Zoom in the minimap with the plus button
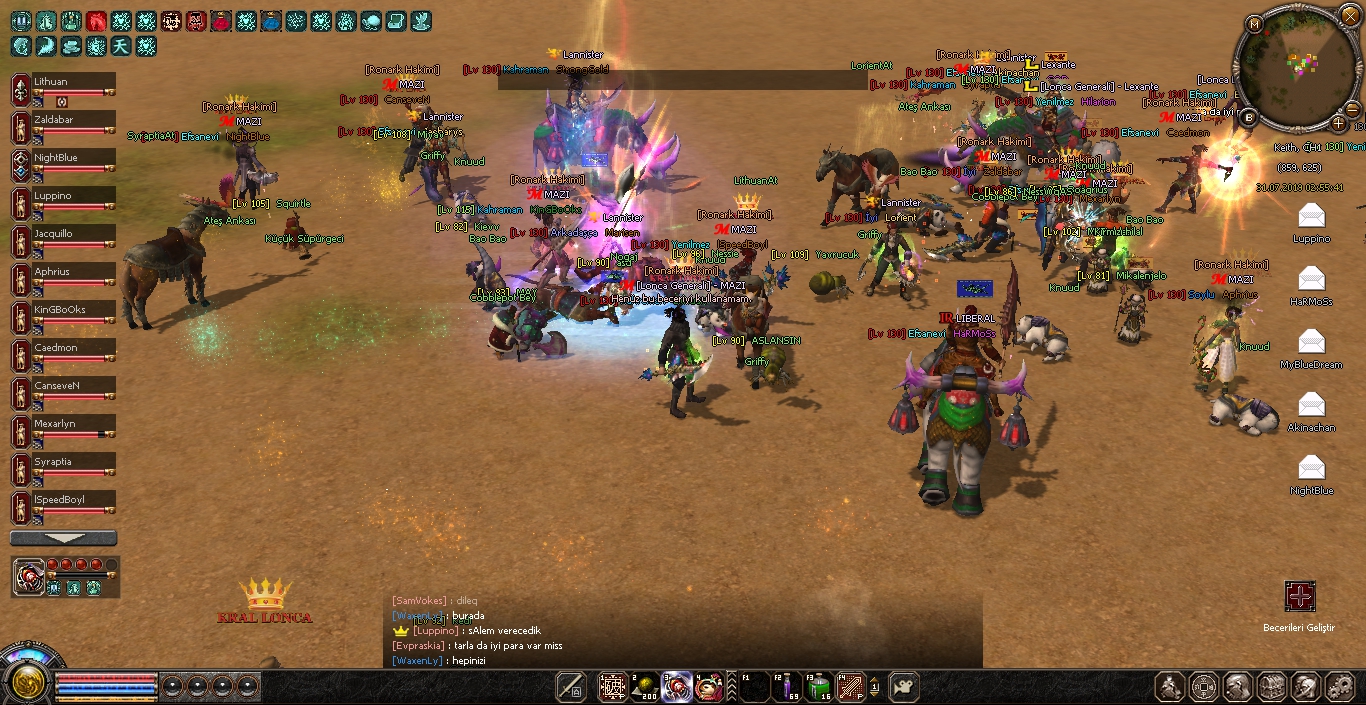 click(x=1338, y=123)
